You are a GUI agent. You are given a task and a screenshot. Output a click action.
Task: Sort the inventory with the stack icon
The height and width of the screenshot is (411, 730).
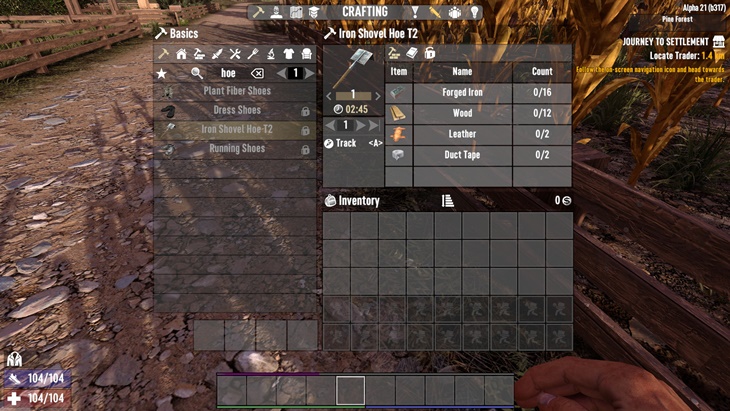[448, 201]
